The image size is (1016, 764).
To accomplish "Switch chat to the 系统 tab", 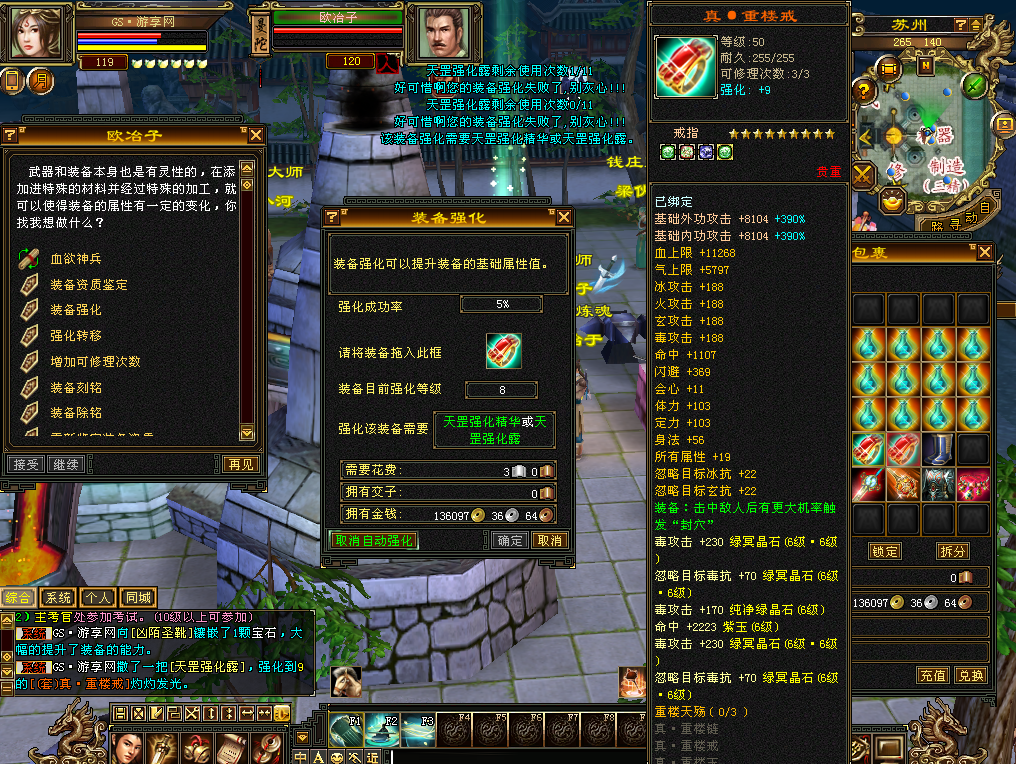I will coord(58,598).
